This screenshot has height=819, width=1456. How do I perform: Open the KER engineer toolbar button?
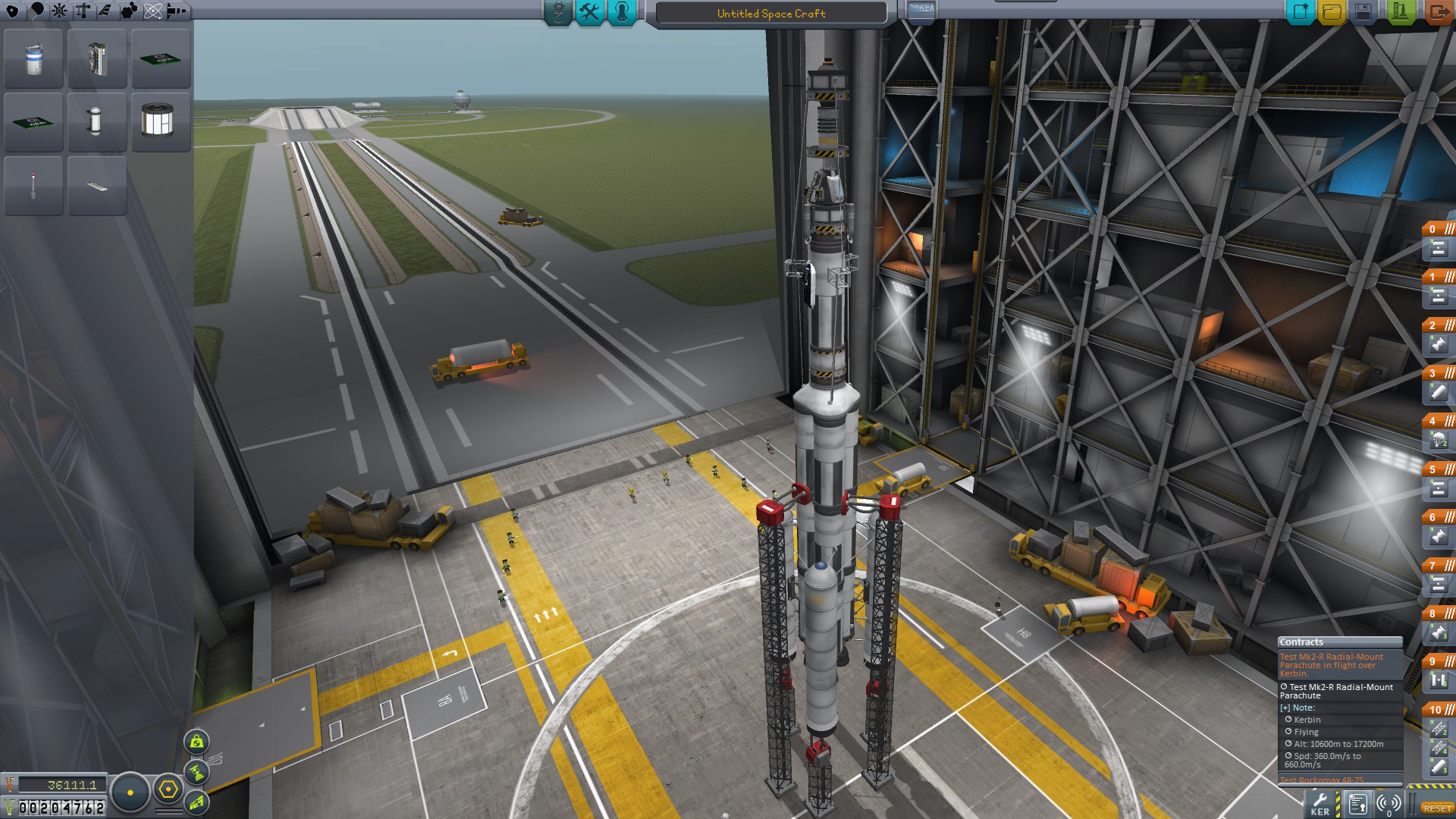pyautogui.click(x=1319, y=804)
